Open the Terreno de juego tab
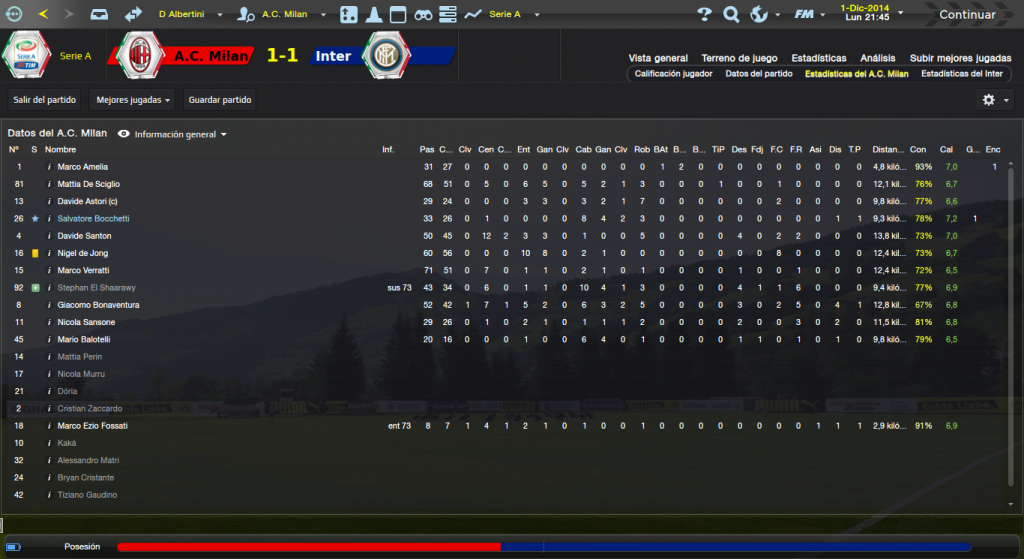Screen dimensions: 1024x559 739,58
